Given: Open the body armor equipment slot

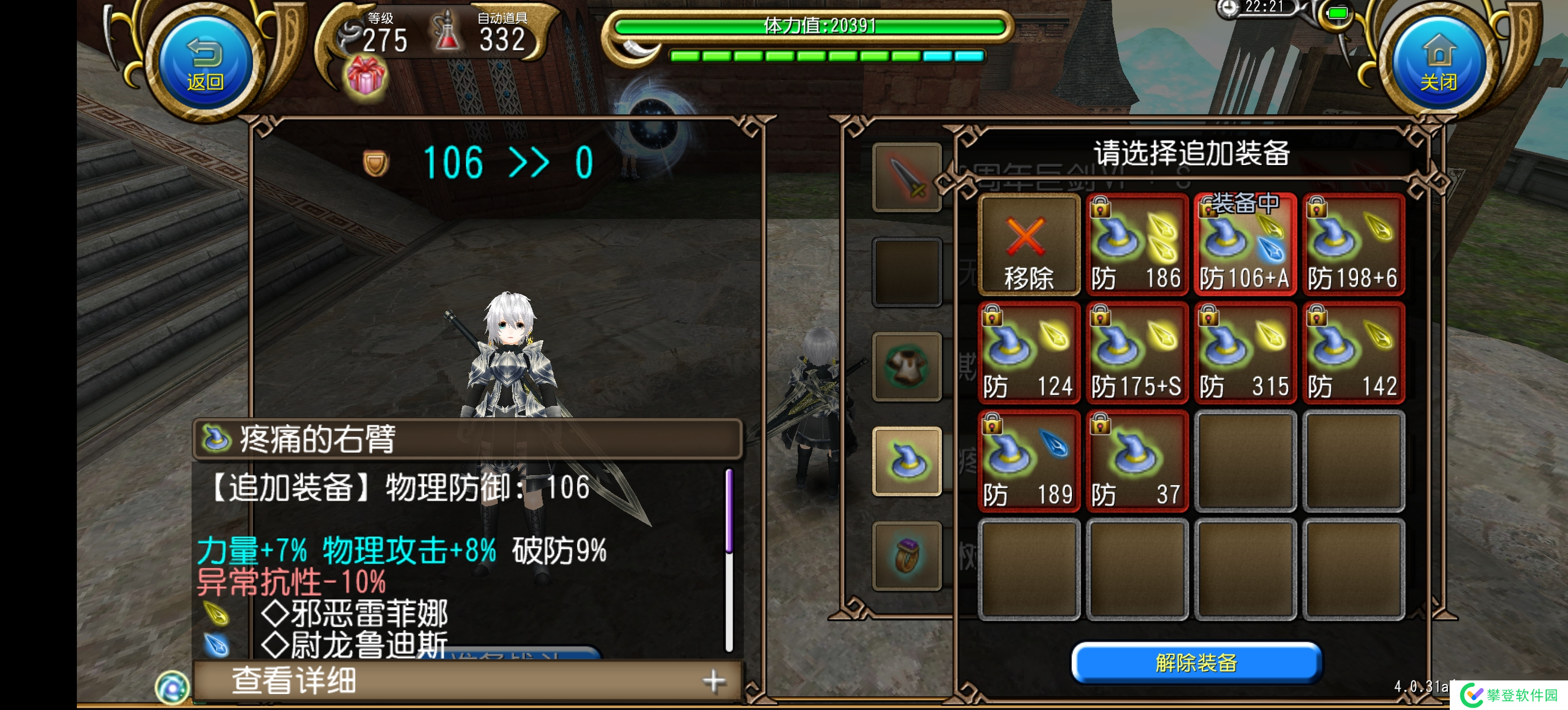Looking at the screenshot, I should [906, 367].
